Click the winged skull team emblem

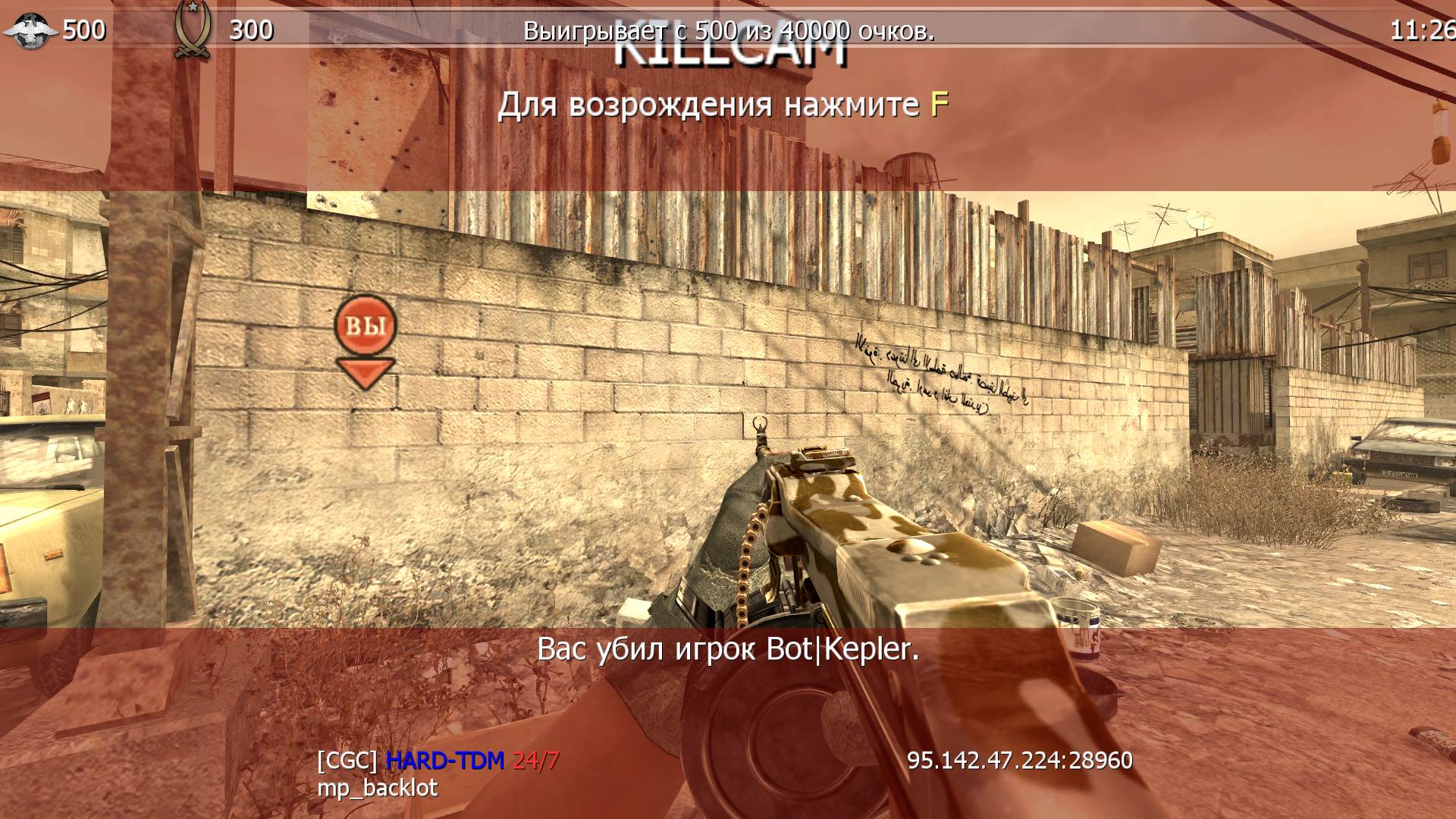point(30,31)
